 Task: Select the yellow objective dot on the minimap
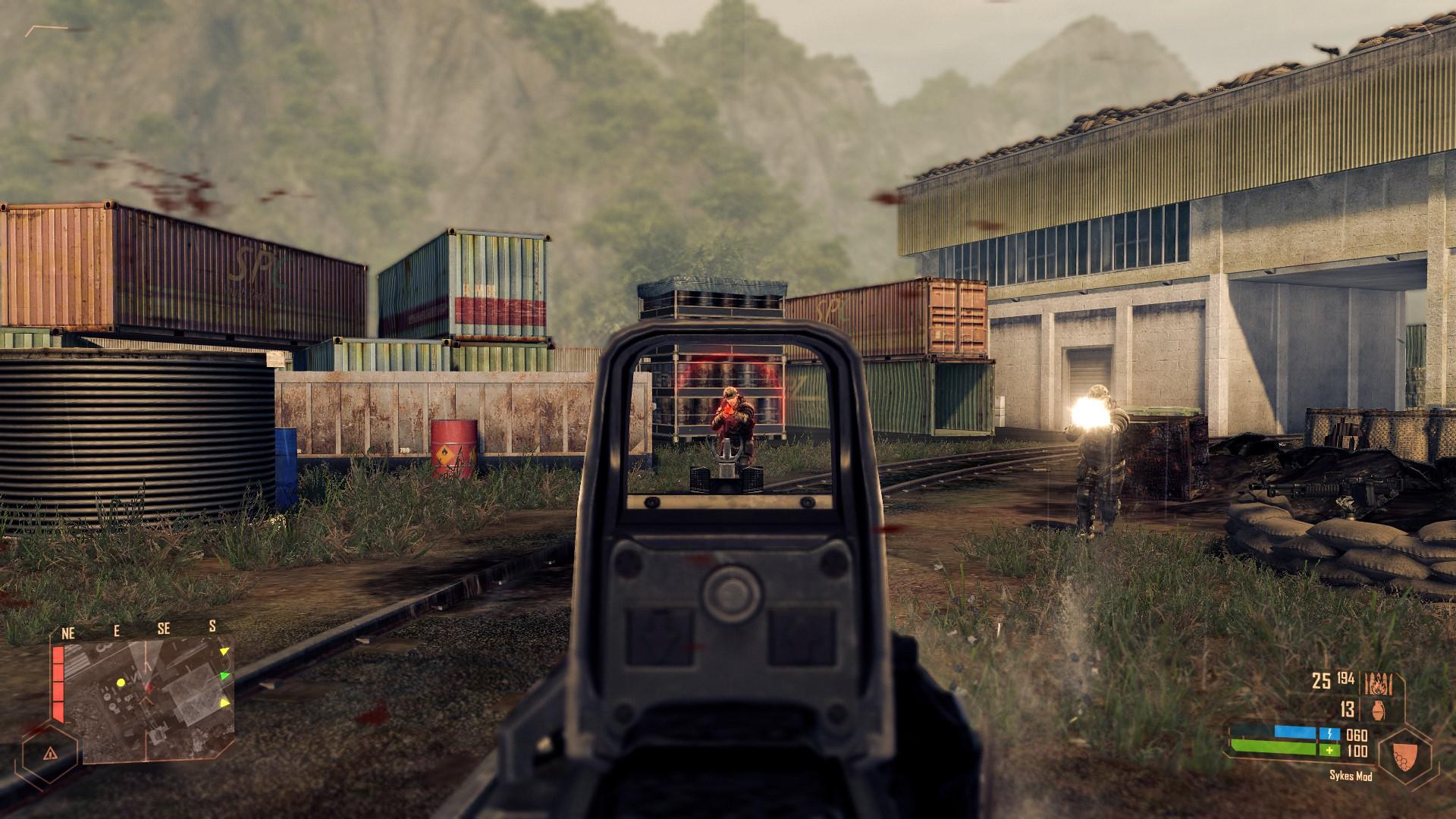point(121,683)
